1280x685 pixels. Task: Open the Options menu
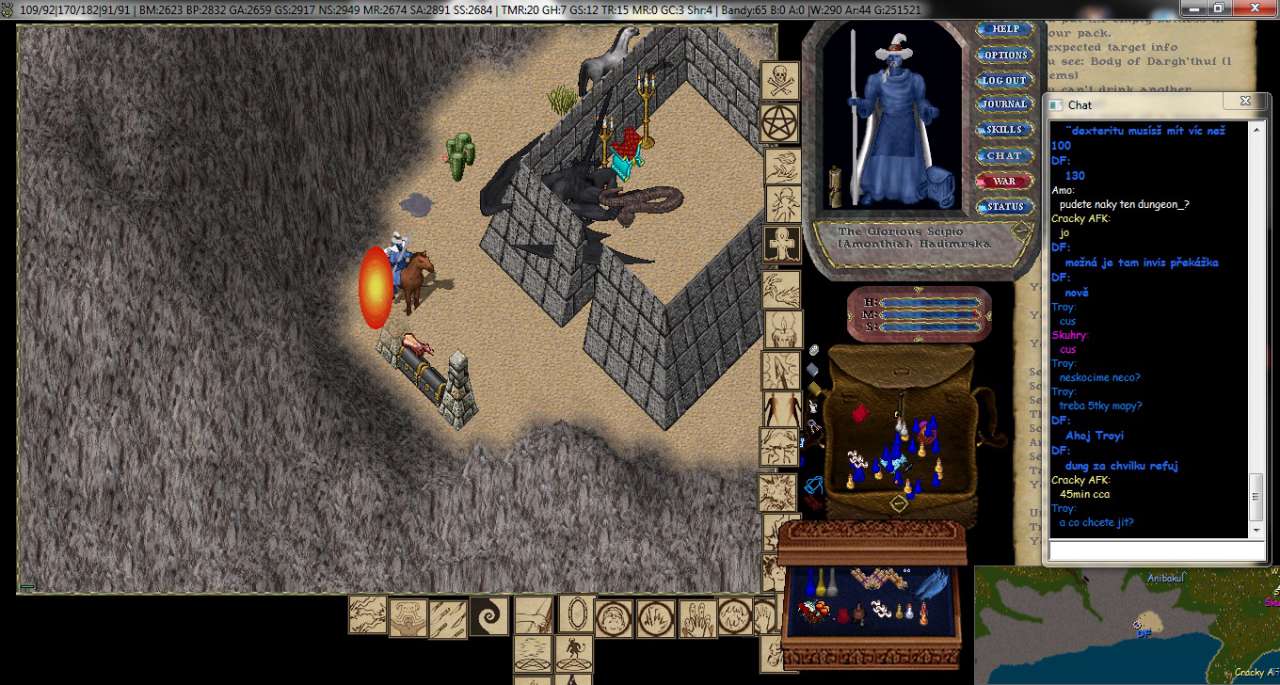tap(1004, 55)
